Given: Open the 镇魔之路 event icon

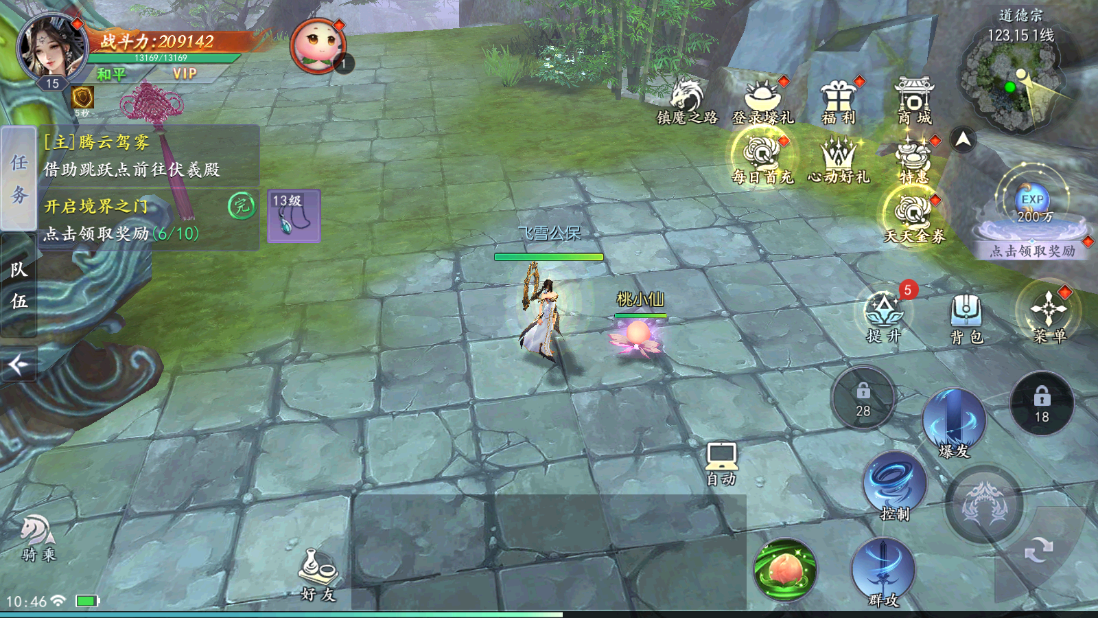Looking at the screenshot, I should 686,98.
